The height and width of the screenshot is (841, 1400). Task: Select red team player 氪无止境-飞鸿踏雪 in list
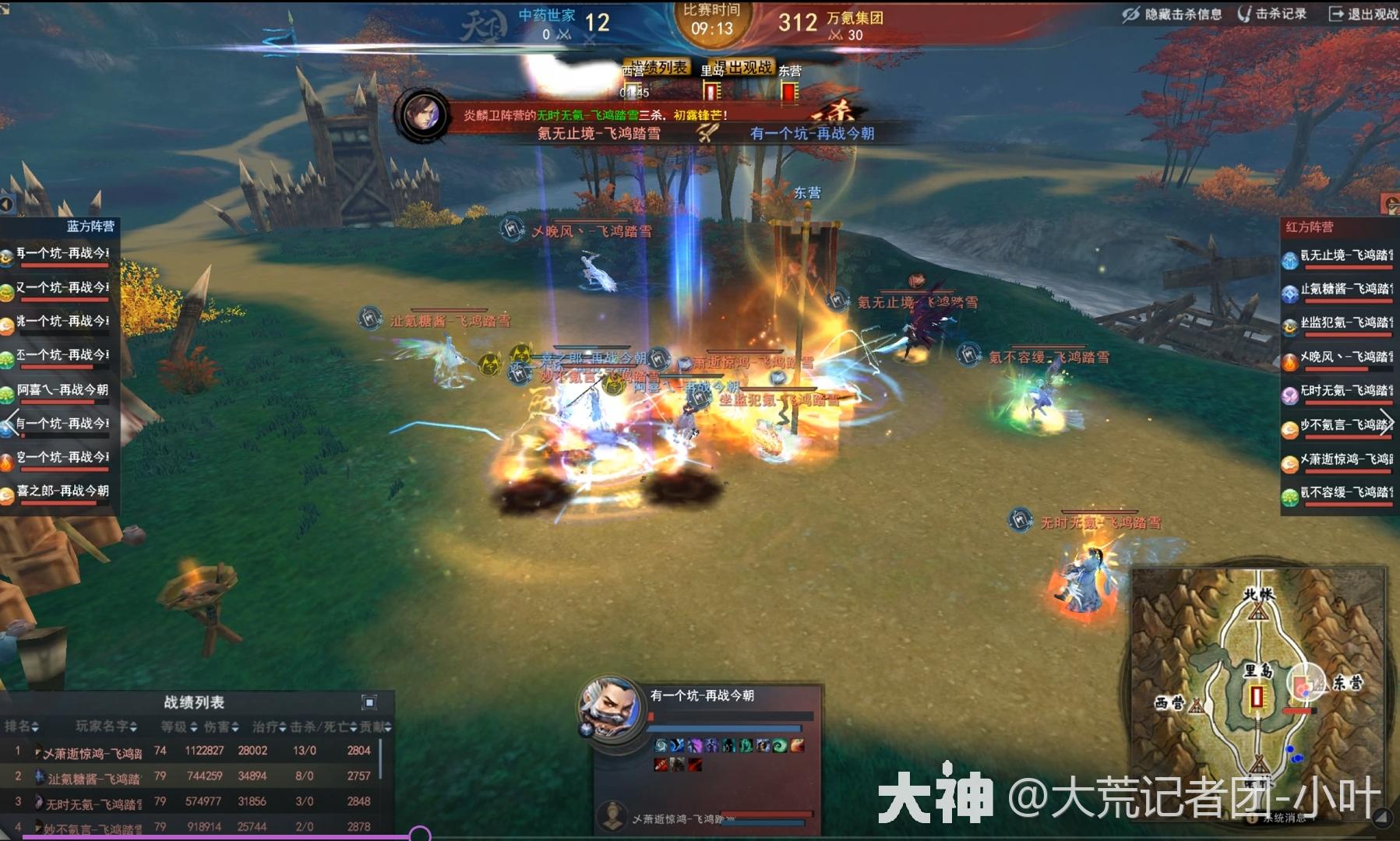1339,255
